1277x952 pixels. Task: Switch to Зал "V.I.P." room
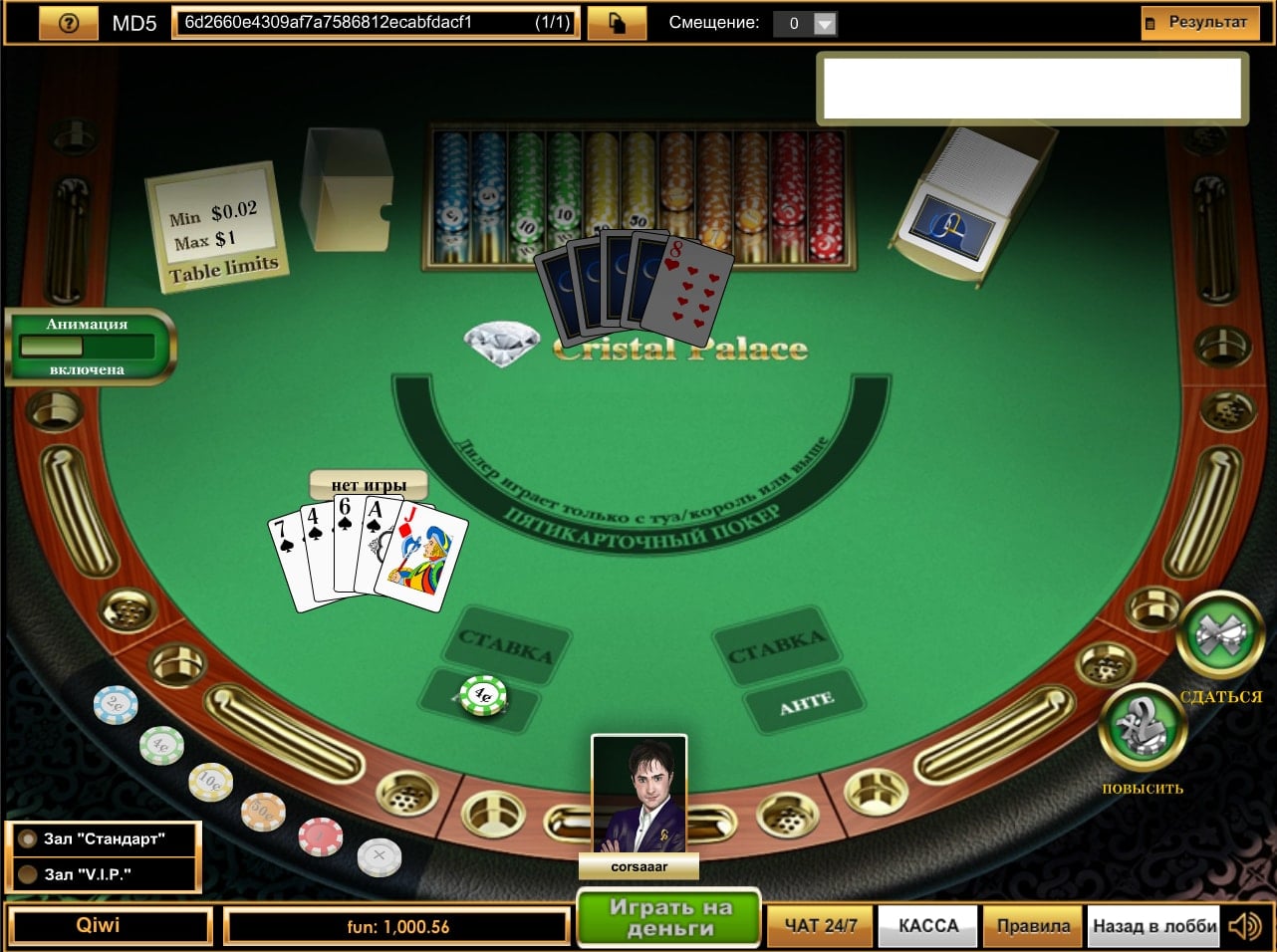pos(104,874)
